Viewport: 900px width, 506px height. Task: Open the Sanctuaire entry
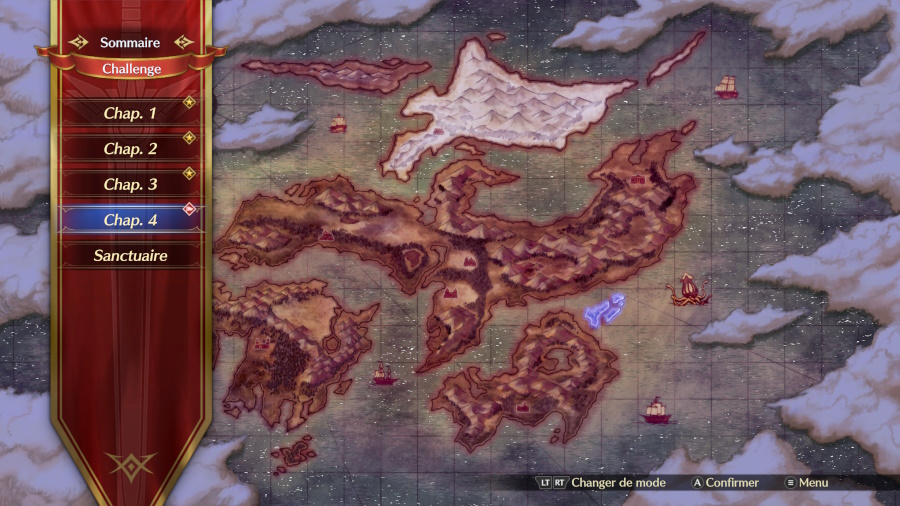(x=130, y=255)
